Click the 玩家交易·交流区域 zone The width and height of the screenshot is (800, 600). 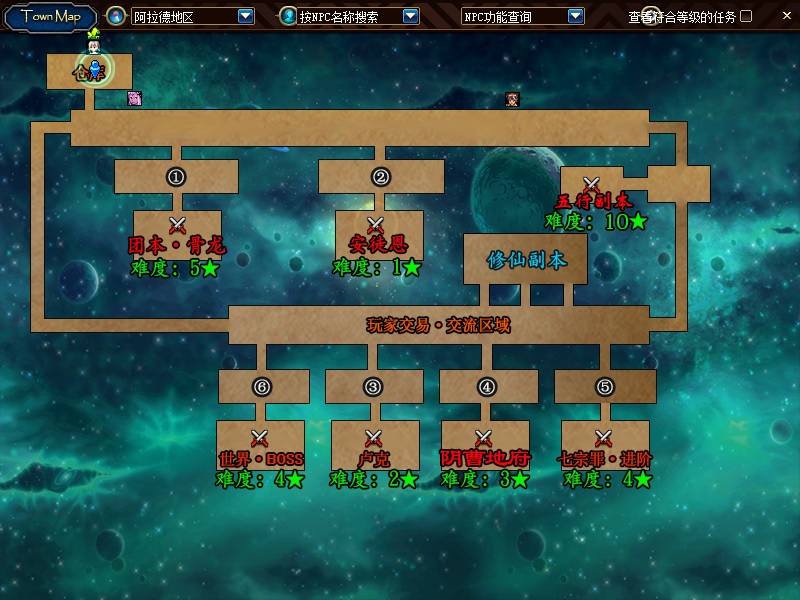point(438,325)
